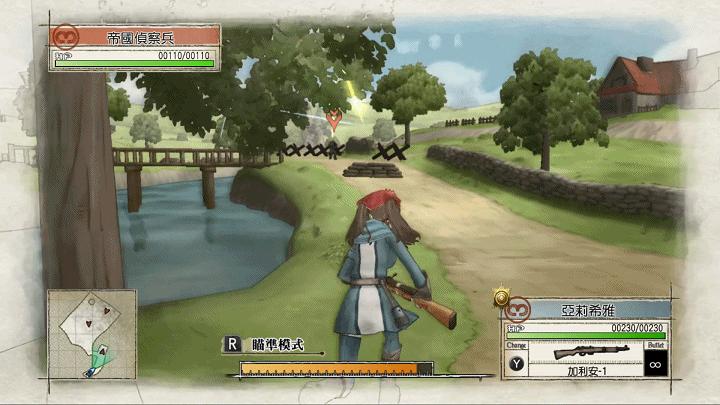Click the infinity bullet indicator box
Image resolution: width=720 pixels, height=405 pixels.
(657, 363)
